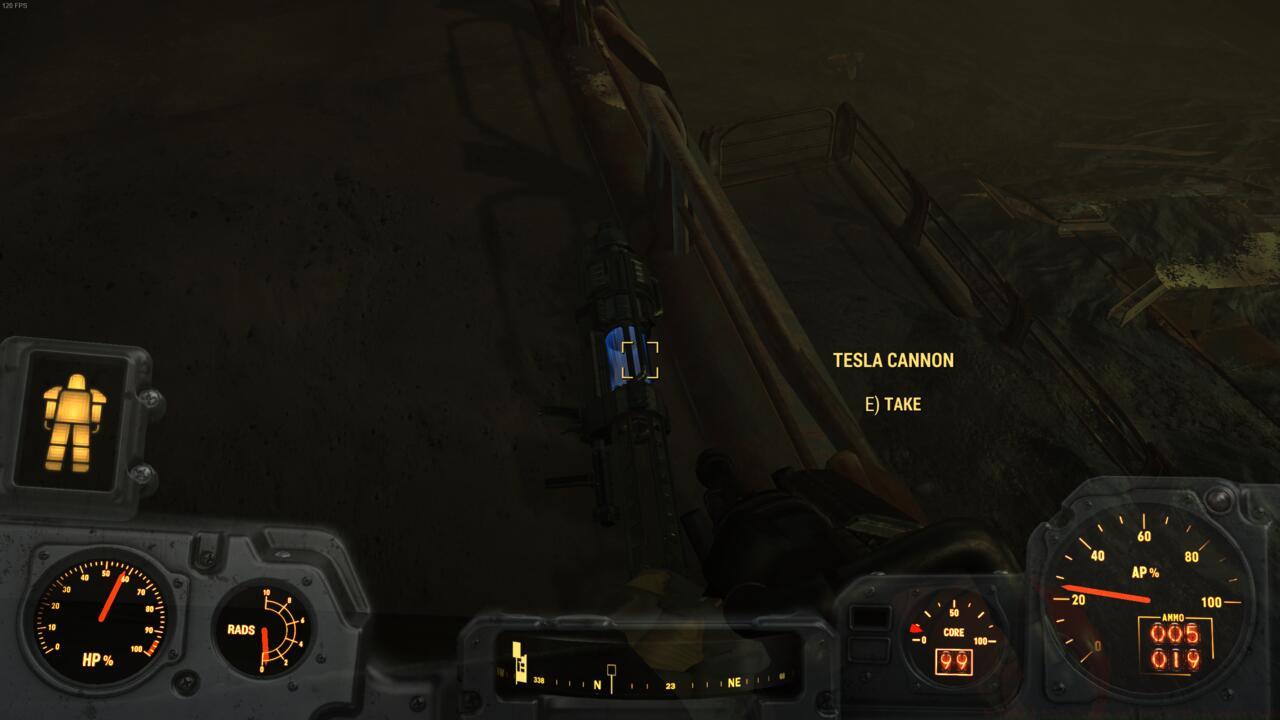This screenshot has height=720, width=1280.
Task: Click the E) TAKE prompt
Action: 893,404
